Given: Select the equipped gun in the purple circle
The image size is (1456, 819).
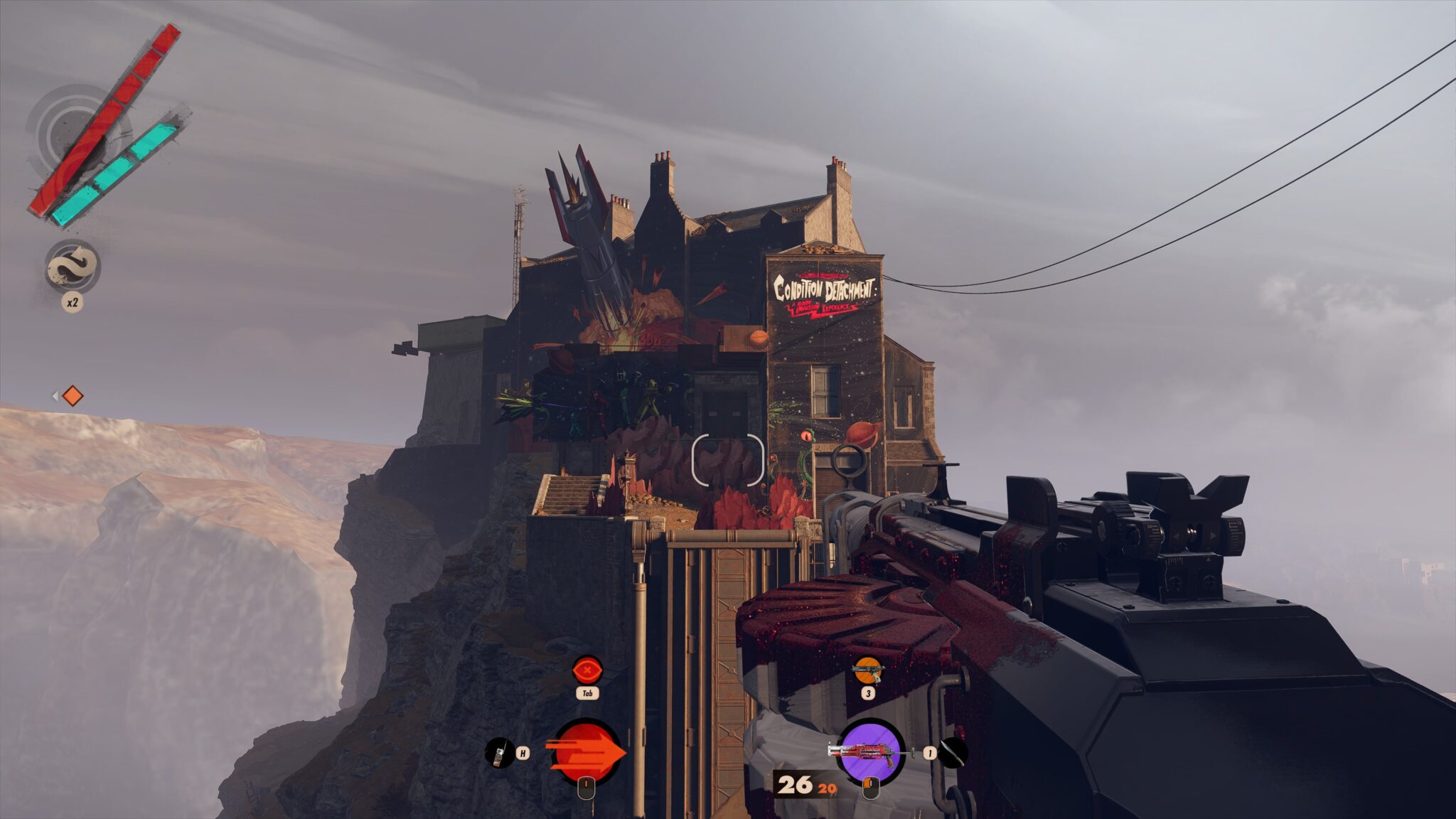Looking at the screenshot, I should click(872, 751).
